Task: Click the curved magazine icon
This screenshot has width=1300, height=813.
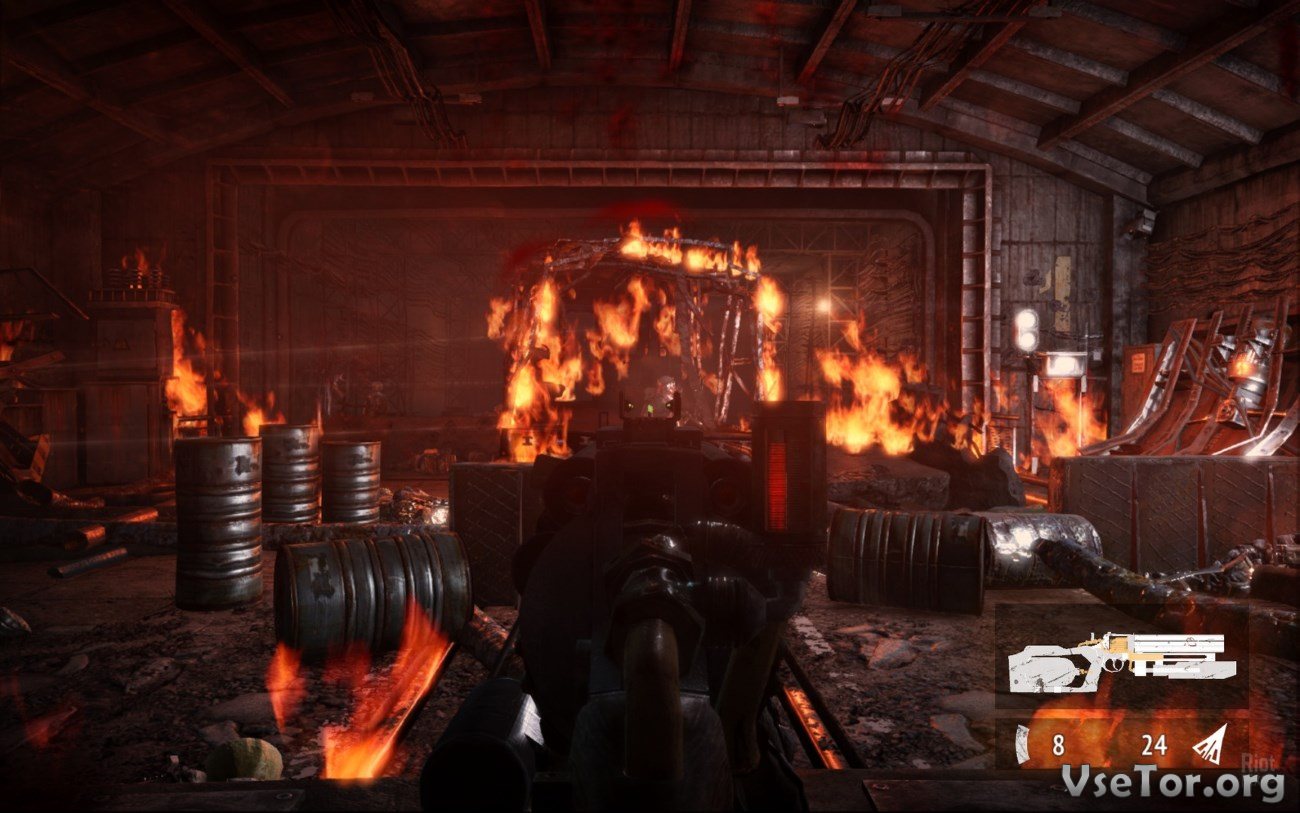Action: pyautogui.click(x=1021, y=745)
